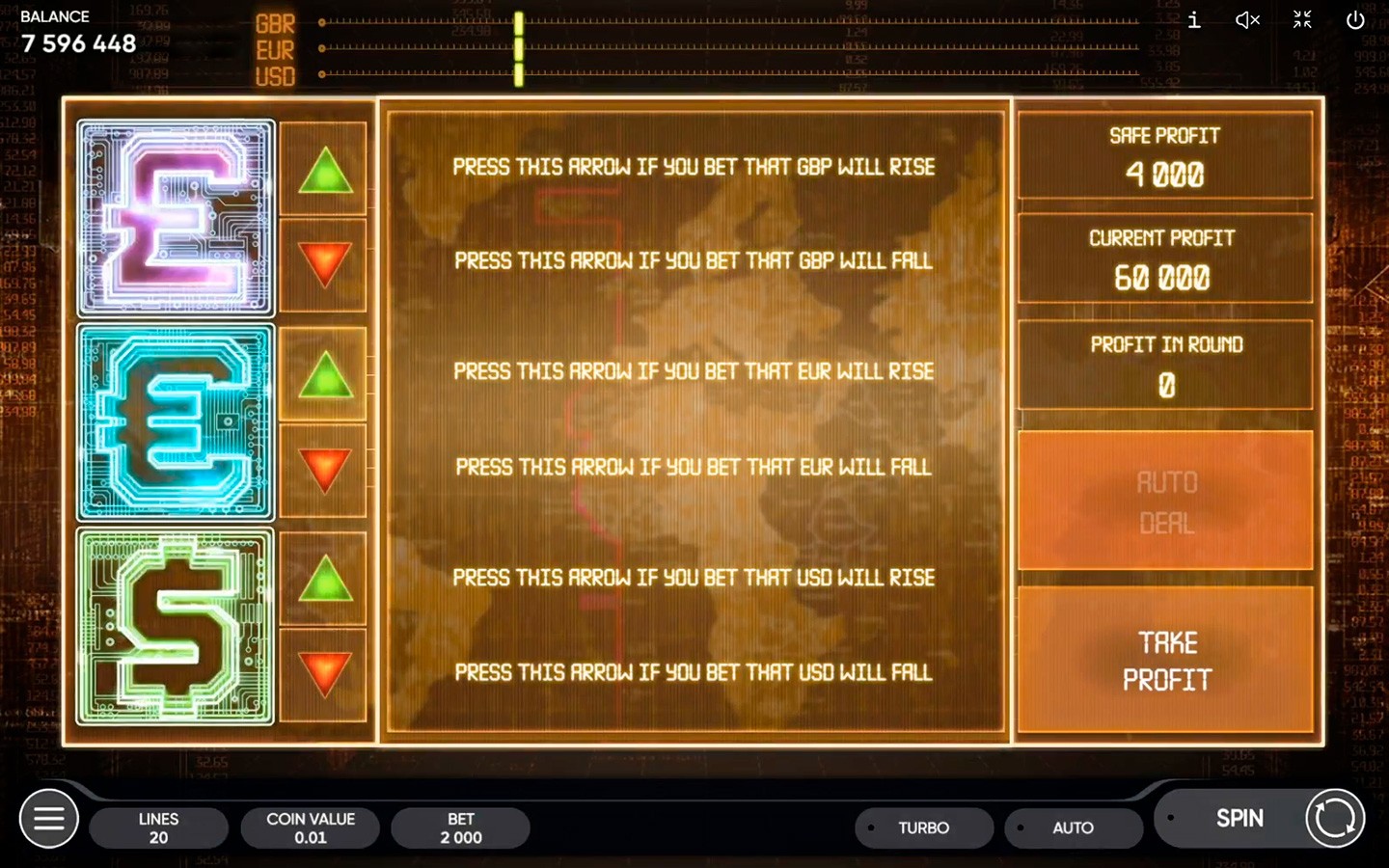This screenshot has width=1389, height=868.
Task: Open the hamburger menu
Action: pos(49,819)
